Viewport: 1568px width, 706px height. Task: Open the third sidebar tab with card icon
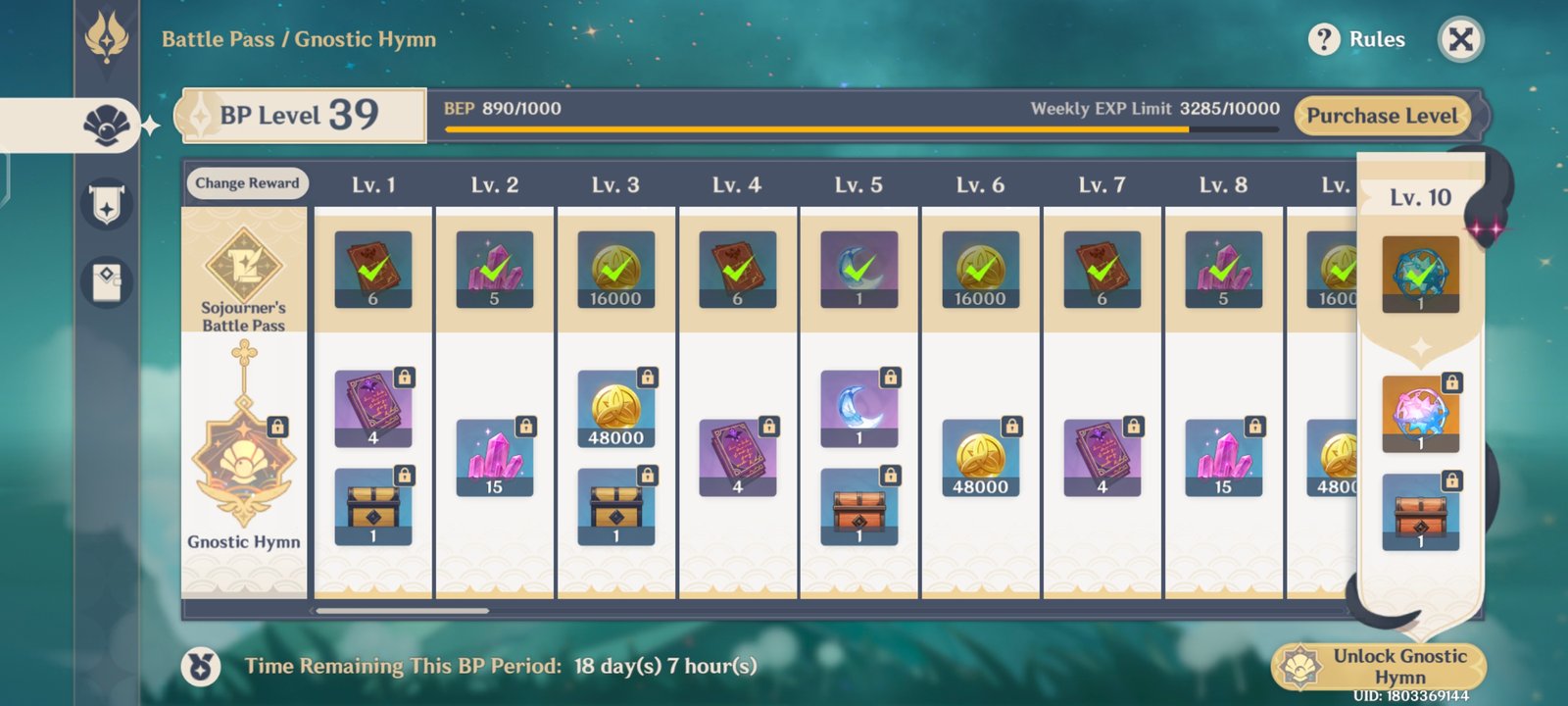pos(106,282)
